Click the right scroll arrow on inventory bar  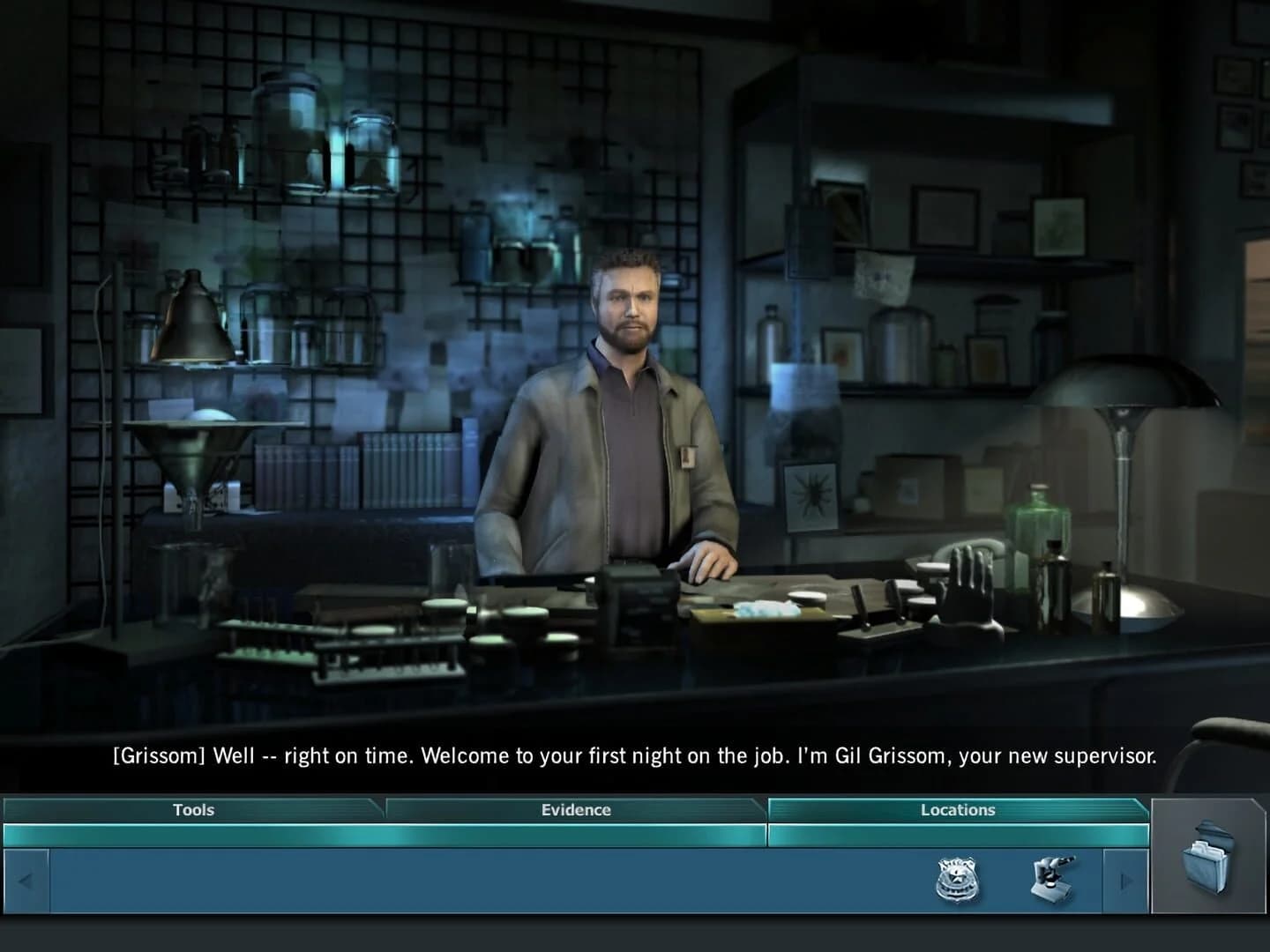1127,882
